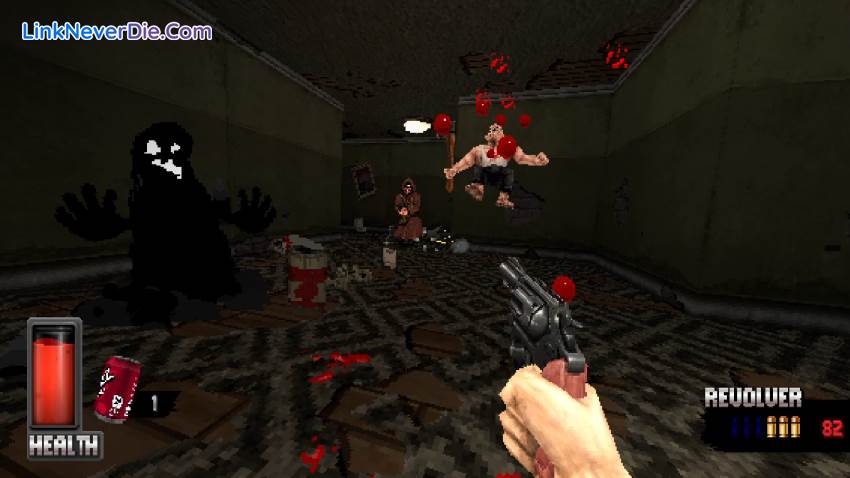Open the LinkNeverDie.Com watermark link
Screen dimensions: 850x478
pyautogui.click(x=117, y=31)
